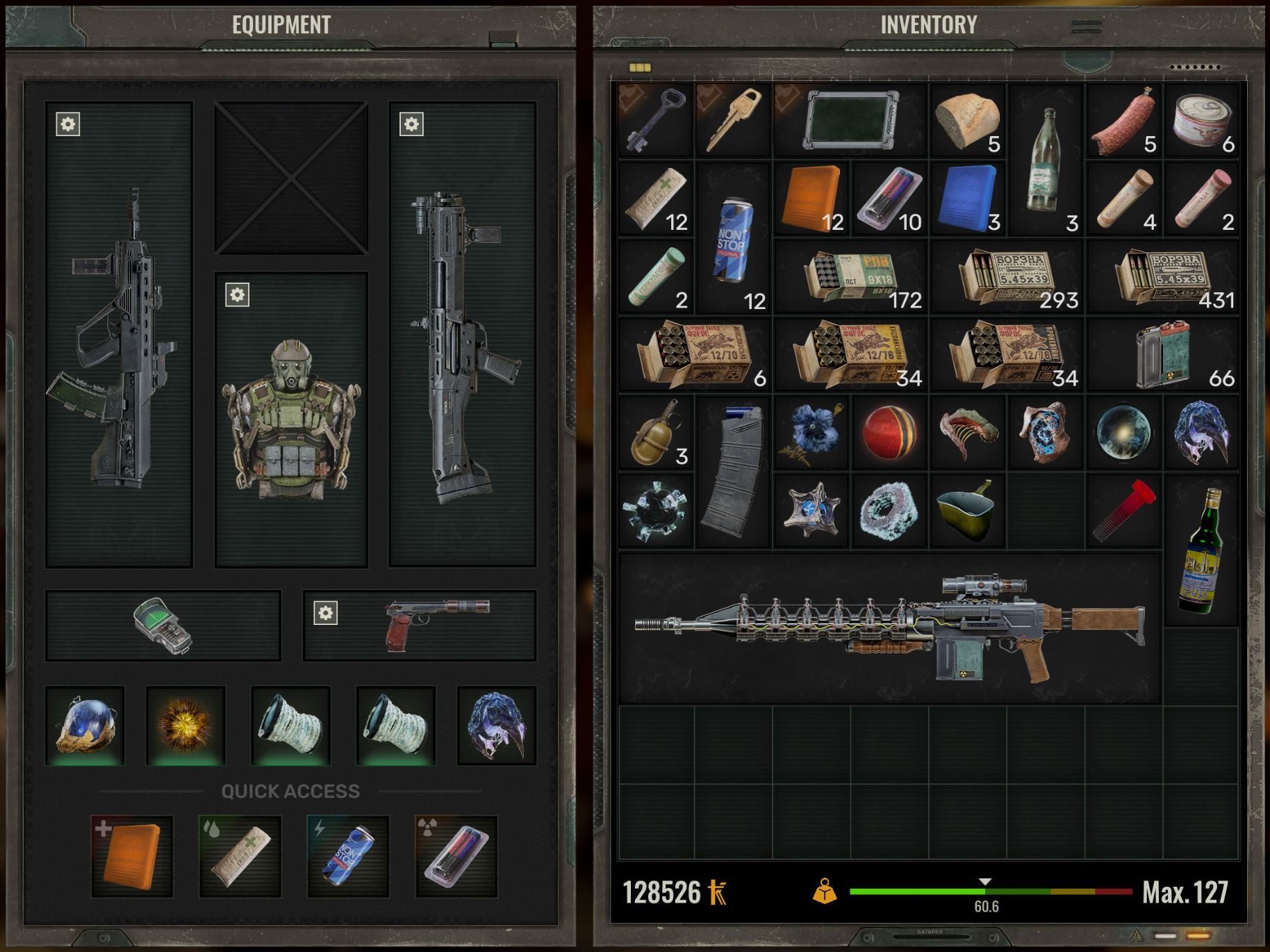Select the equipped bullpup assault rifle slot
1270x952 pixels.
[119, 335]
